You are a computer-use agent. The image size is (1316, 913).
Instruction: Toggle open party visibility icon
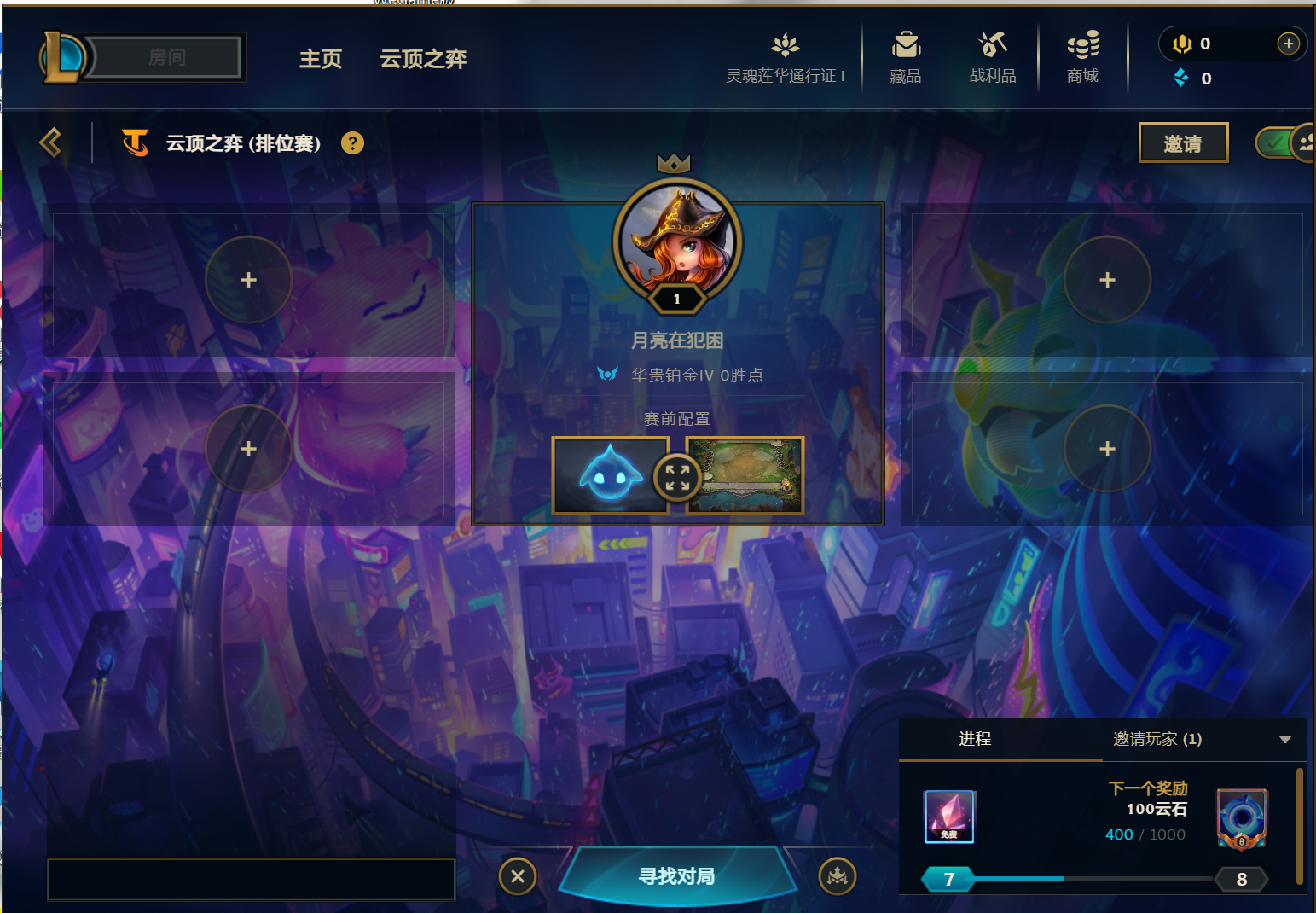(x=1307, y=142)
